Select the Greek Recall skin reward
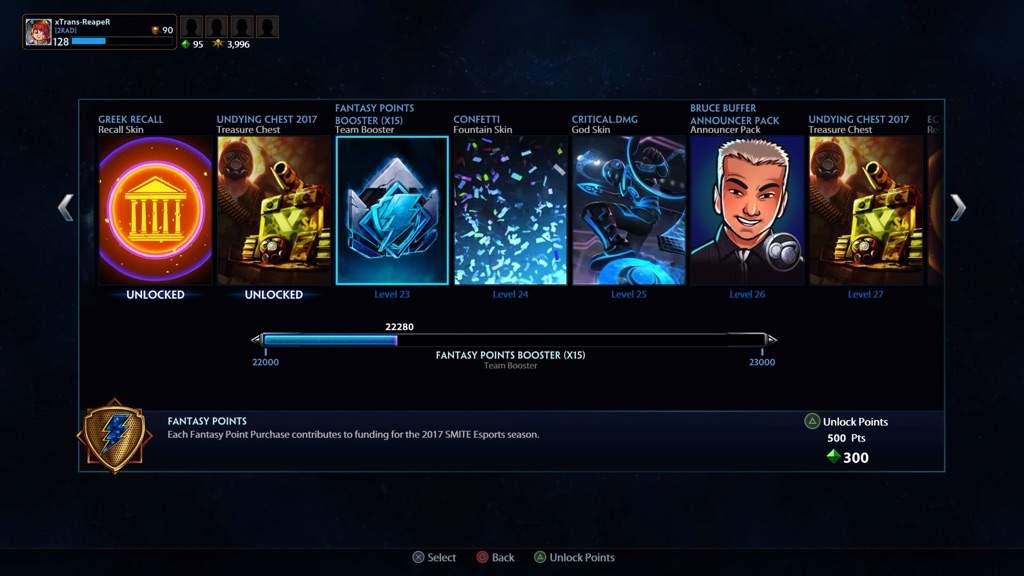The width and height of the screenshot is (1024, 576). tap(155, 210)
